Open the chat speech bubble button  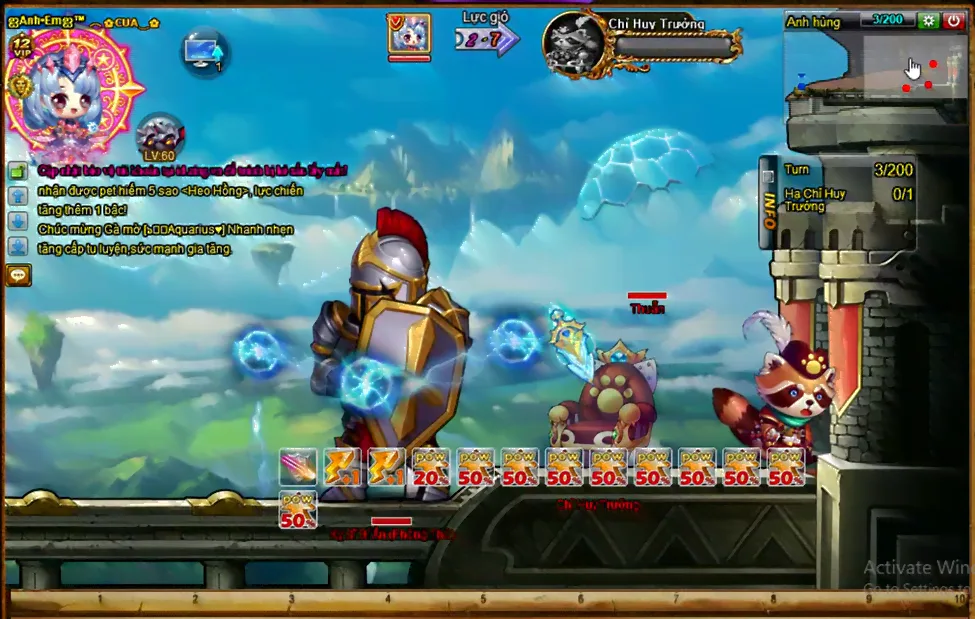click(18, 274)
